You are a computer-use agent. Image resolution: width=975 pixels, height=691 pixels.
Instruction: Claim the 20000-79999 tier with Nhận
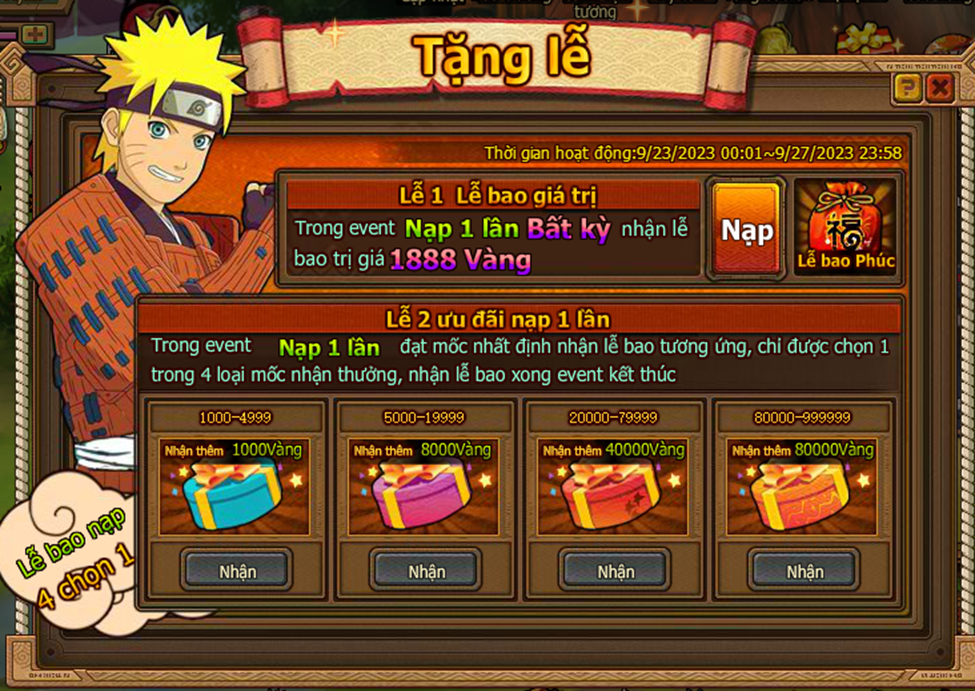(615, 571)
